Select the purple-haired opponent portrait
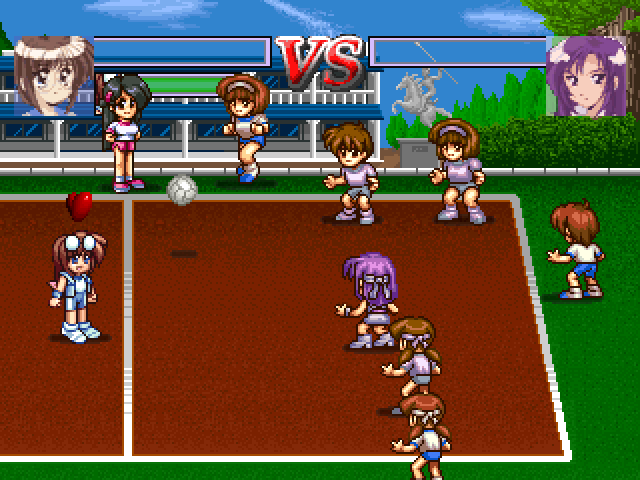The width and height of the screenshot is (640, 480). [x=587, y=75]
